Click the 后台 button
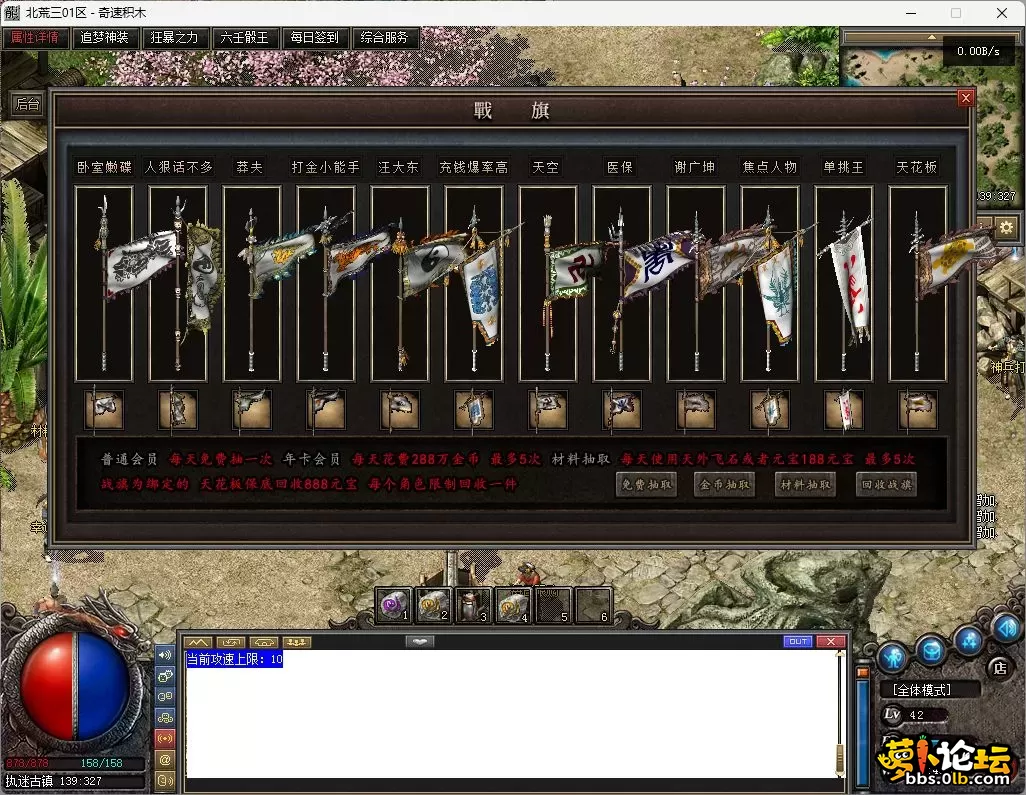 coord(28,104)
